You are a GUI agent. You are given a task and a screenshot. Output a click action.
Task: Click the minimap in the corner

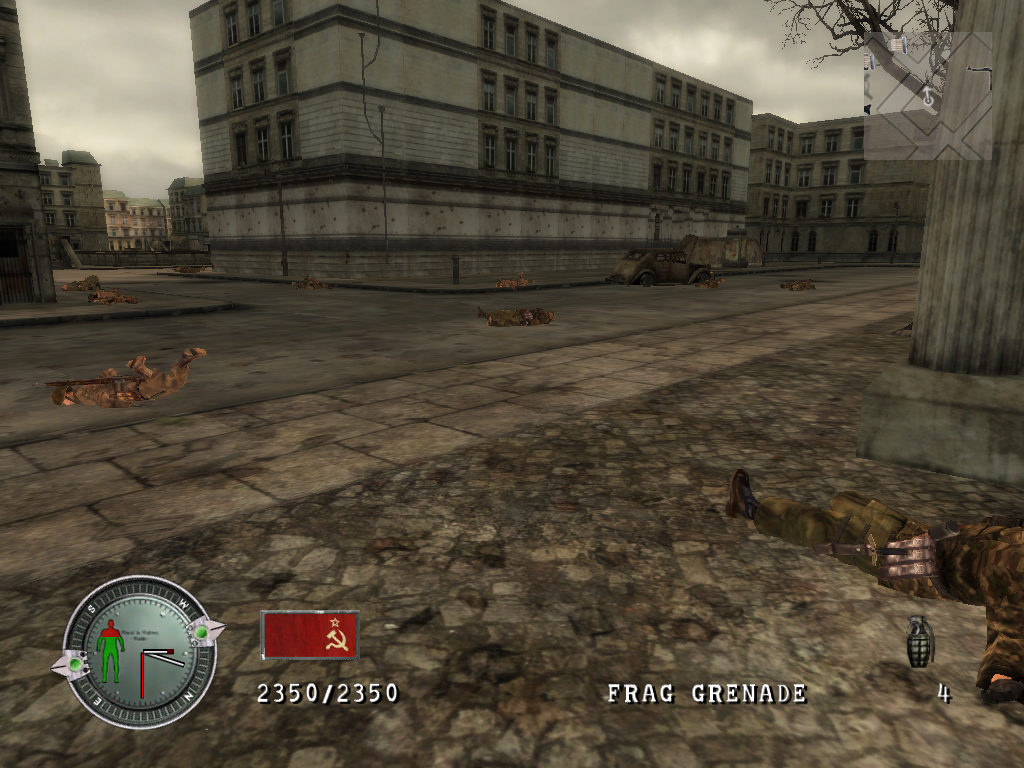coord(927,96)
